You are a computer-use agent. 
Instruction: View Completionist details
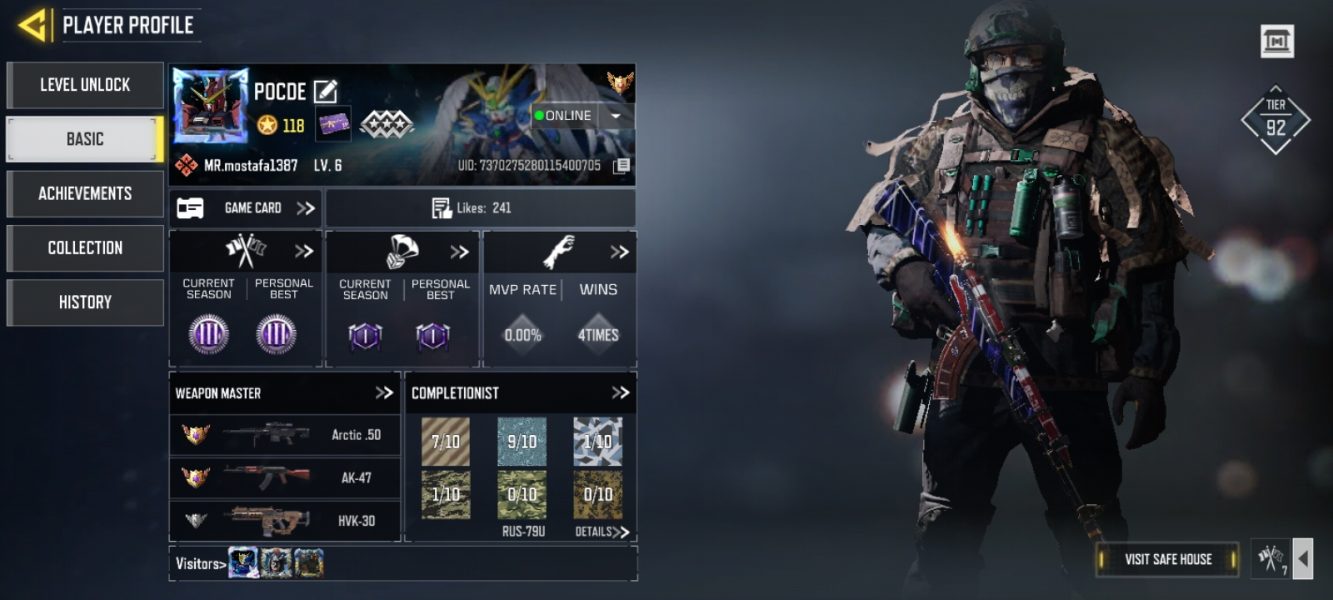pyautogui.click(x=602, y=532)
